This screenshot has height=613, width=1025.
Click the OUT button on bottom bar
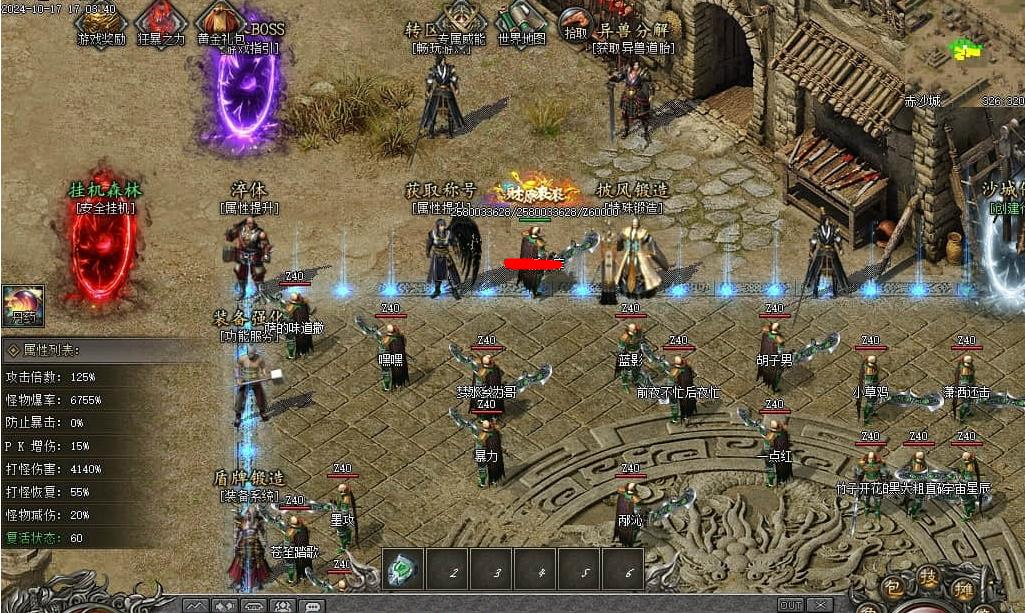(x=790, y=605)
